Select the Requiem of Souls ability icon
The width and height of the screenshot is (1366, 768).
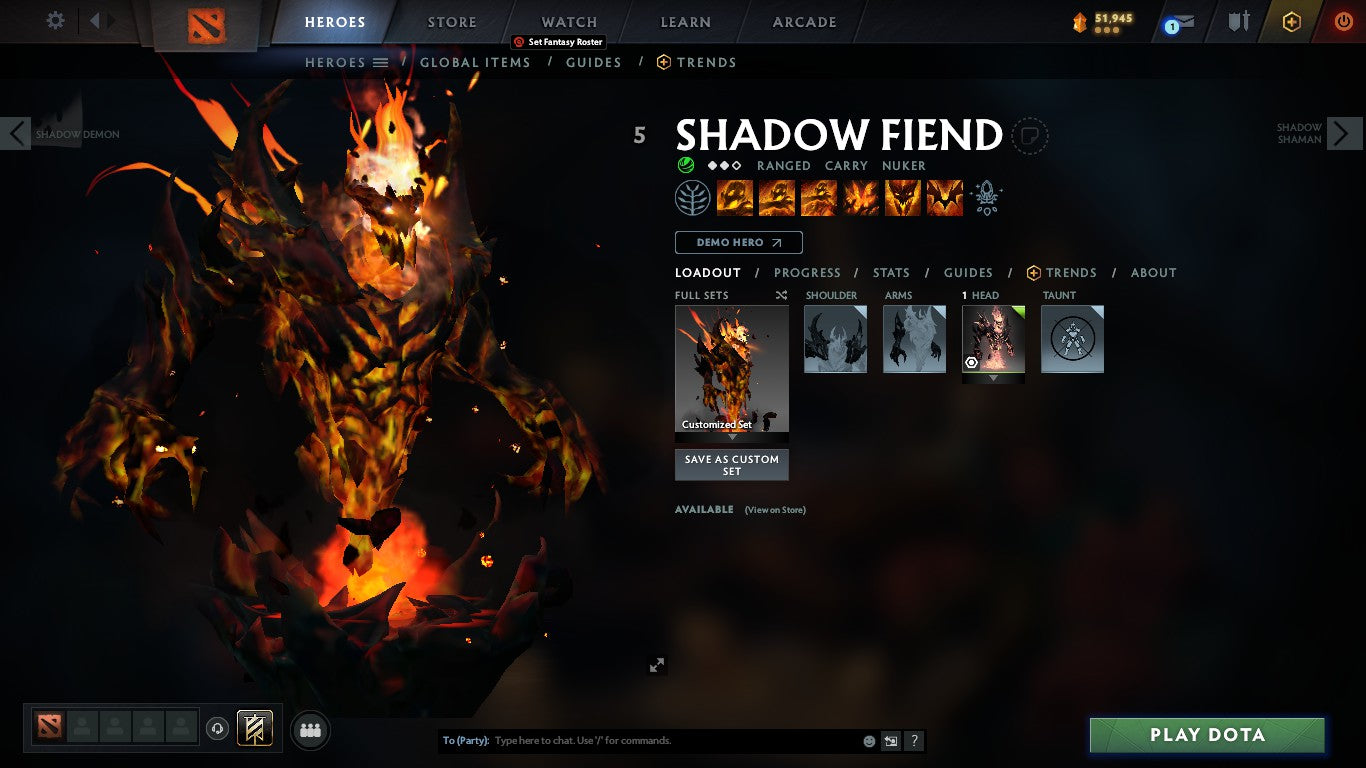point(944,197)
